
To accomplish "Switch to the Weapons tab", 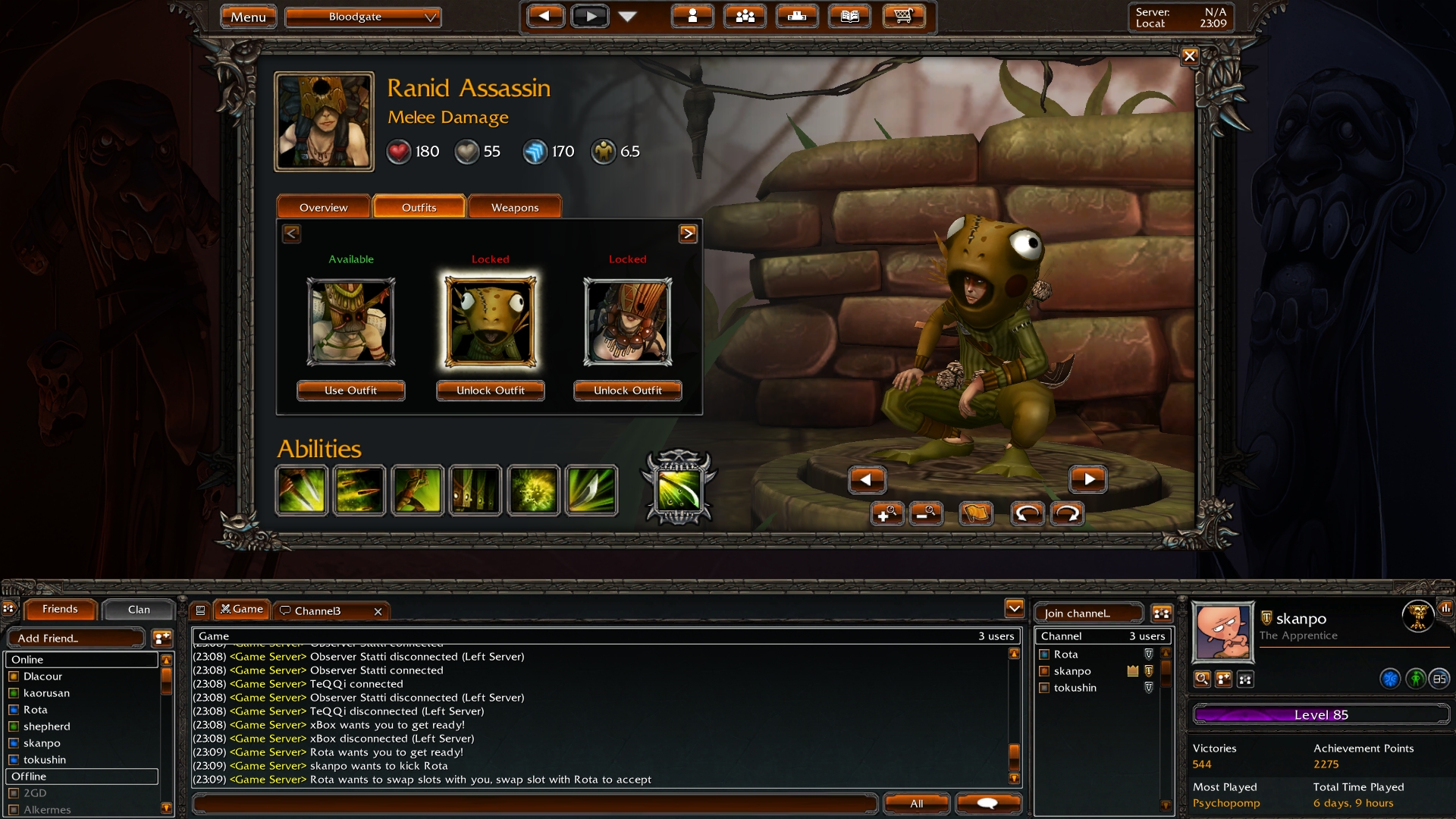I will (x=514, y=207).
